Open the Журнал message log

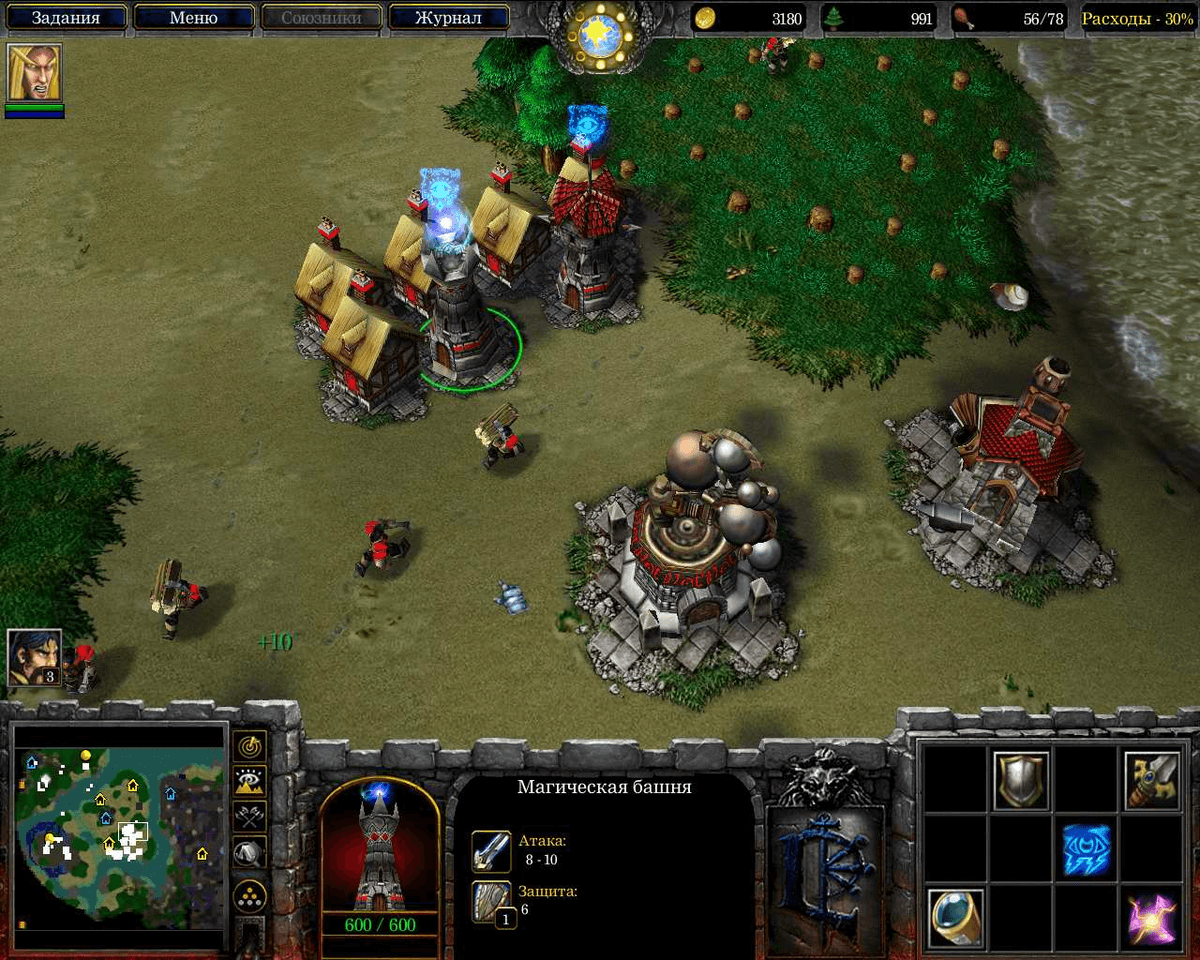449,17
